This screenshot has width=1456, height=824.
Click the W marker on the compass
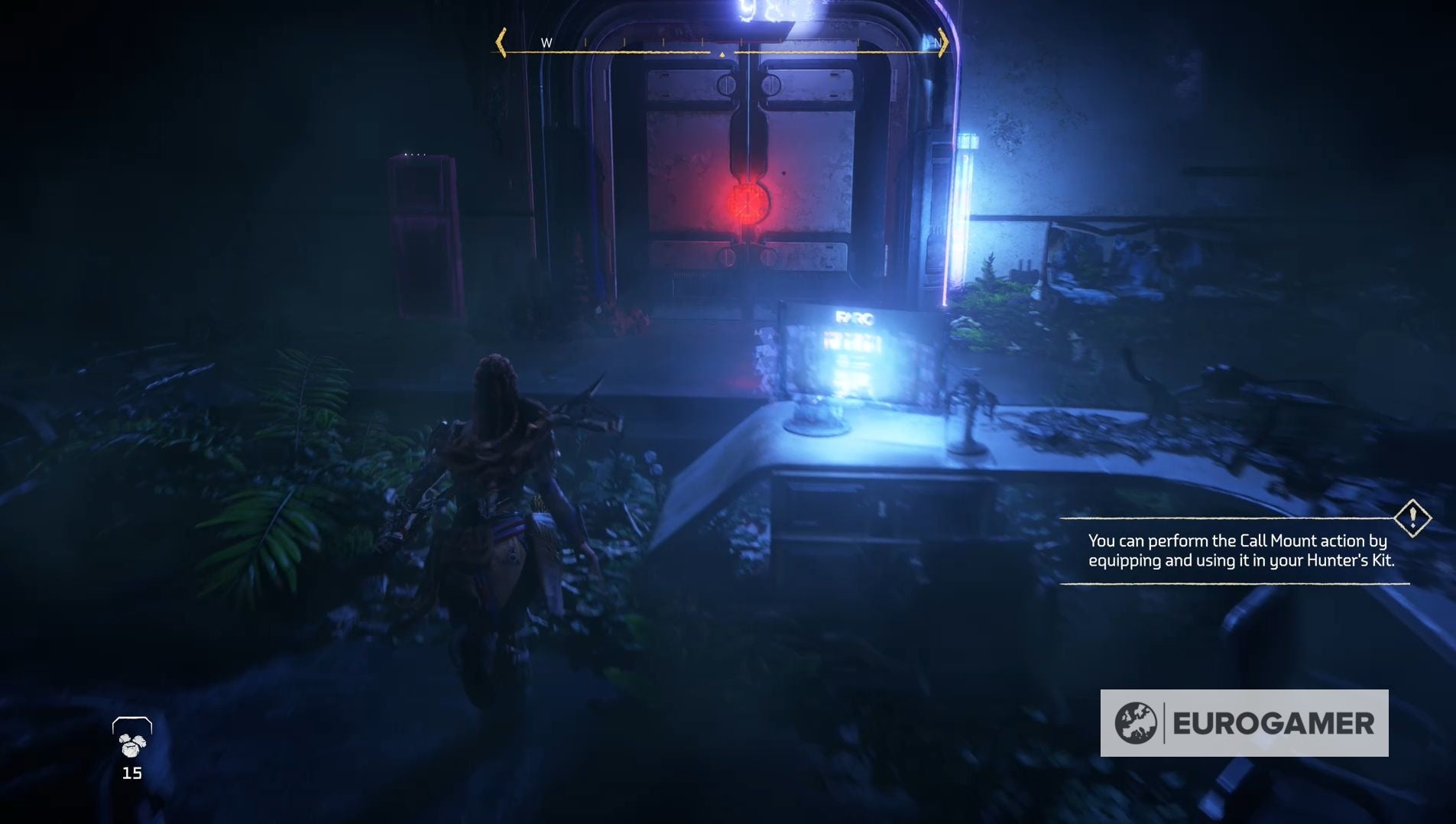click(544, 44)
